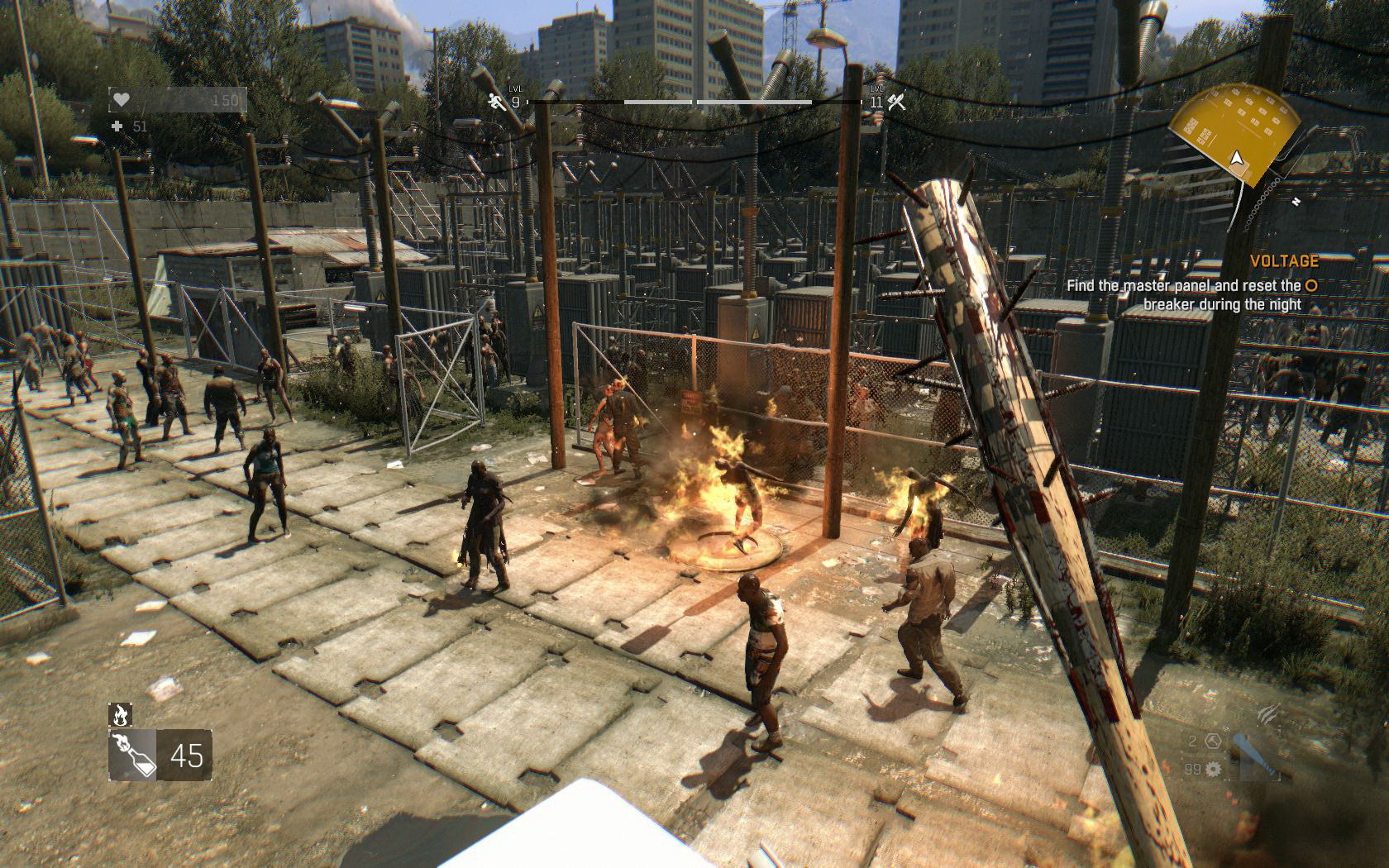Click the gear durability icon
Screen dimensions: 1389x868
(x=1214, y=770)
